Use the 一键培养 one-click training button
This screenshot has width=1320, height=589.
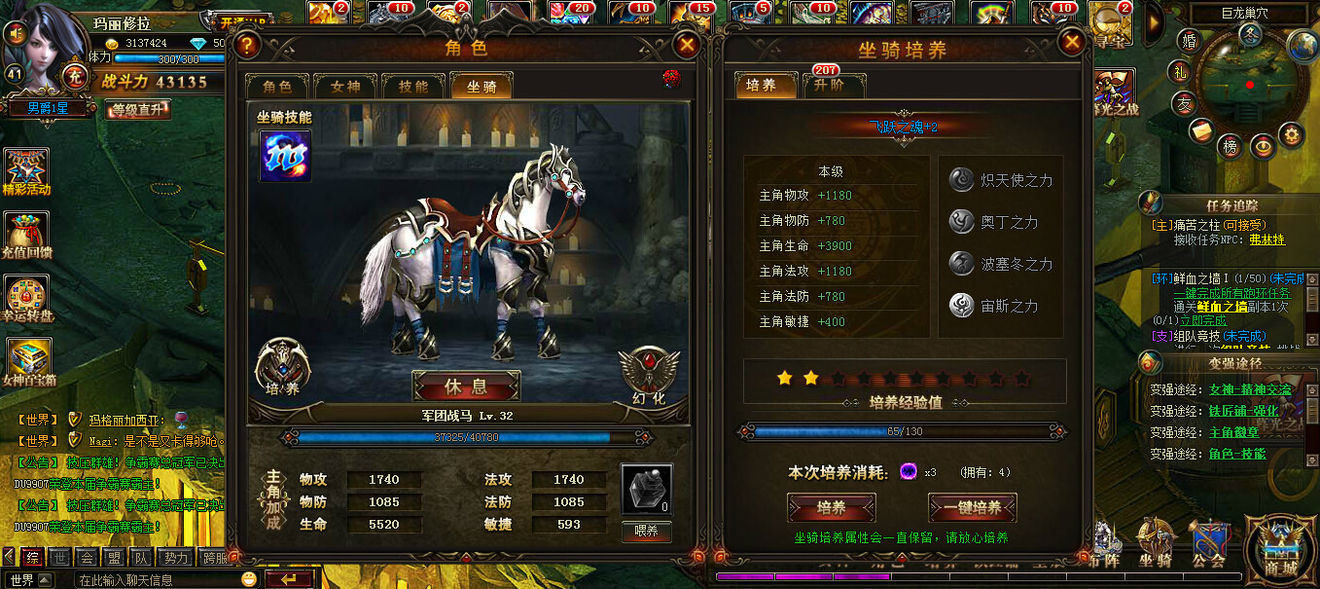tap(972, 507)
